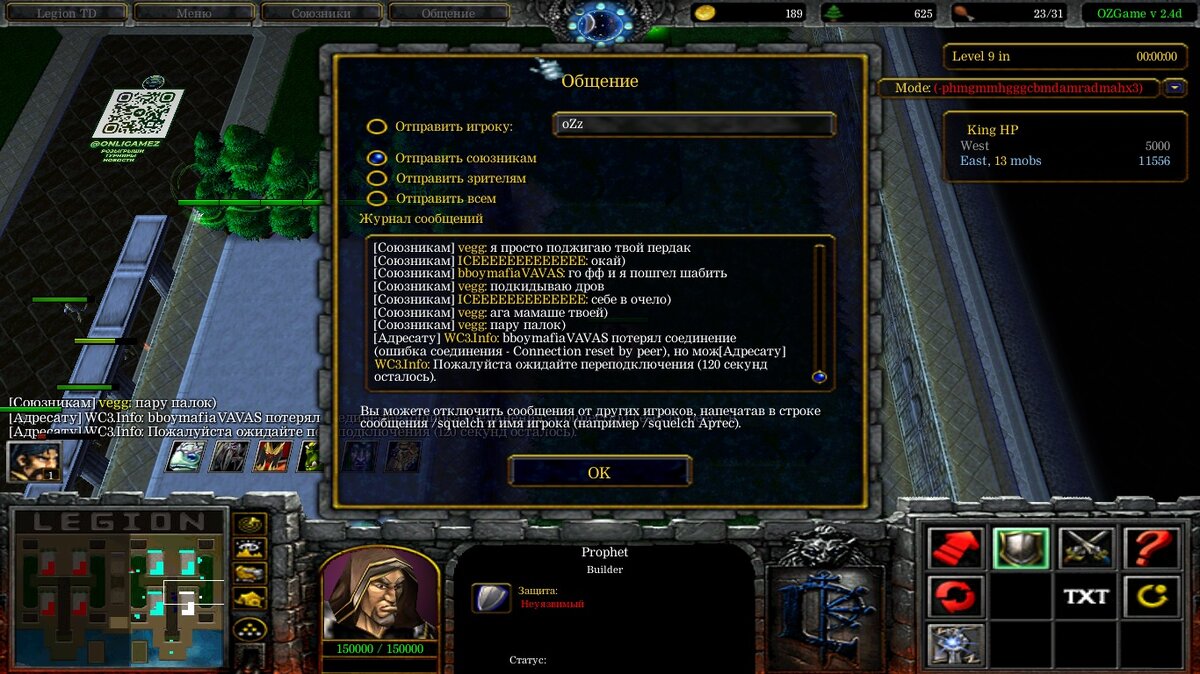Pick 'Отправить зрителям' radio option
1200x674 pixels.
click(x=377, y=178)
